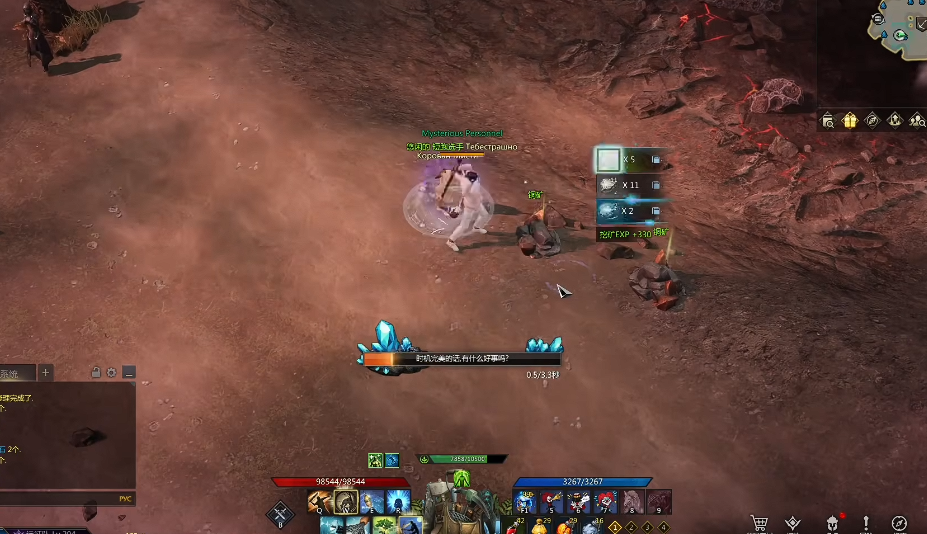The width and height of the screenshot is (927, 534).
Task: Click the minimap
Action: 896,30
